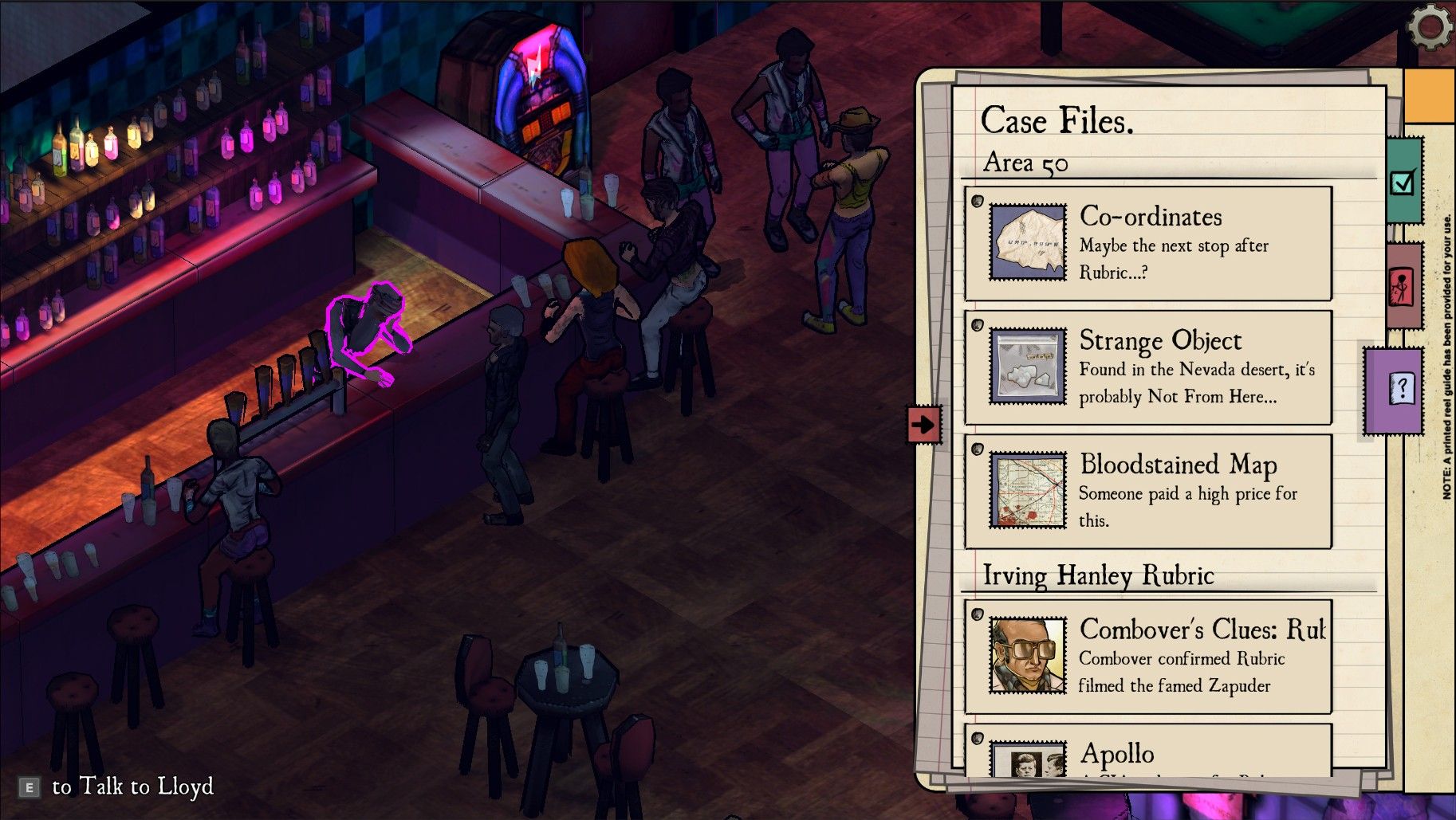Viewport: 1456px width, 820px height.
Task: Open Combover's Clues case entry
Action: [1147, 657]
